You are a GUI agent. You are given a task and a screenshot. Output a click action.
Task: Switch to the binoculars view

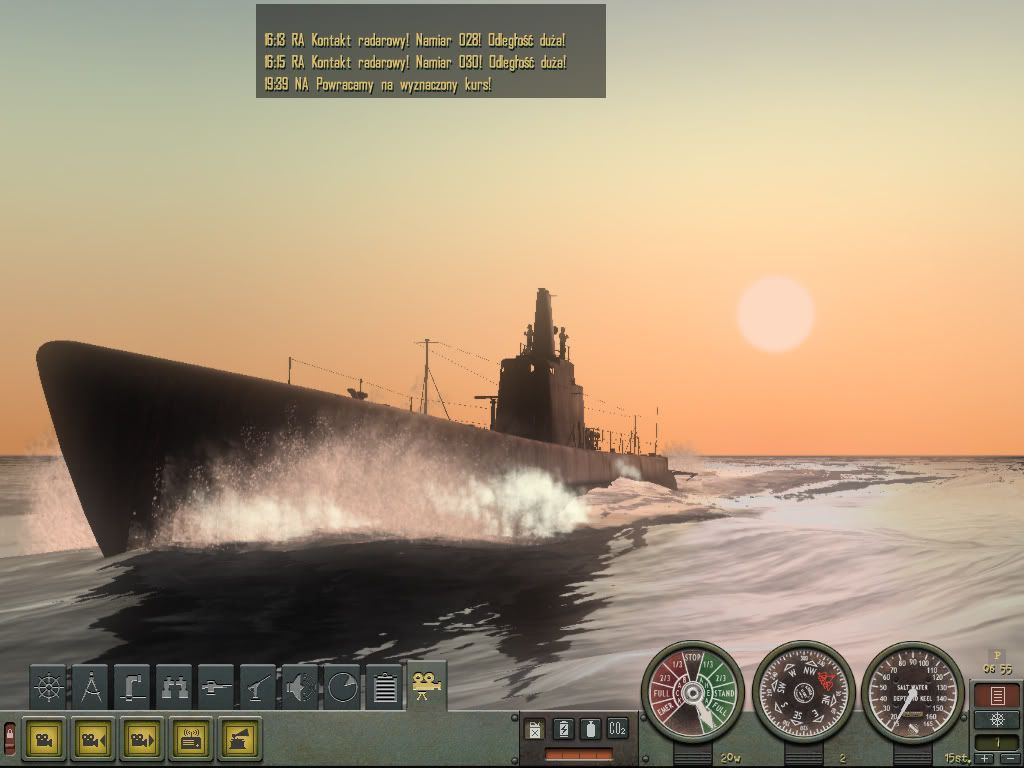[x=174, y=687]
